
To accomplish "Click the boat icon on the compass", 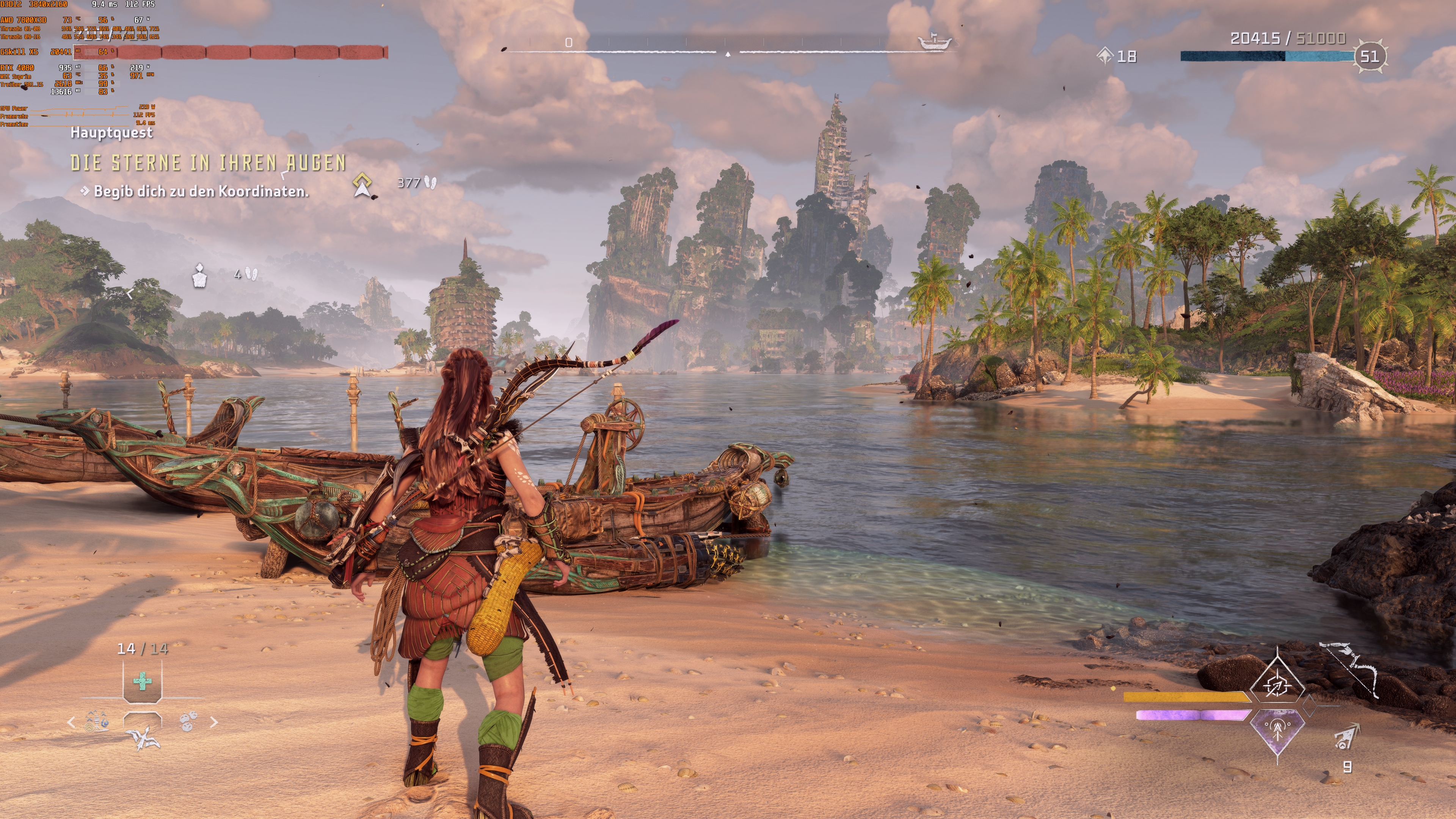I will 934,42.
